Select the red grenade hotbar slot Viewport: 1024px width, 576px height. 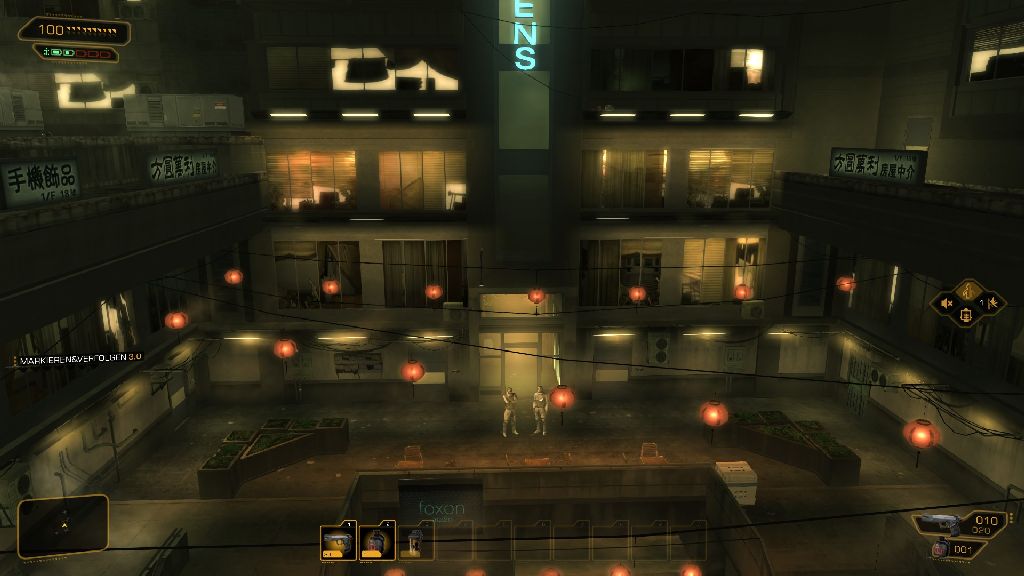point(375,542)
